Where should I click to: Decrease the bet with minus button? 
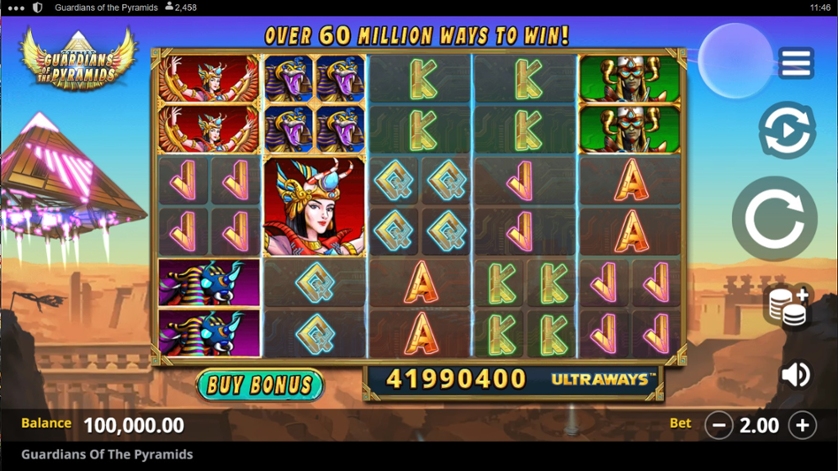(718, 425)
